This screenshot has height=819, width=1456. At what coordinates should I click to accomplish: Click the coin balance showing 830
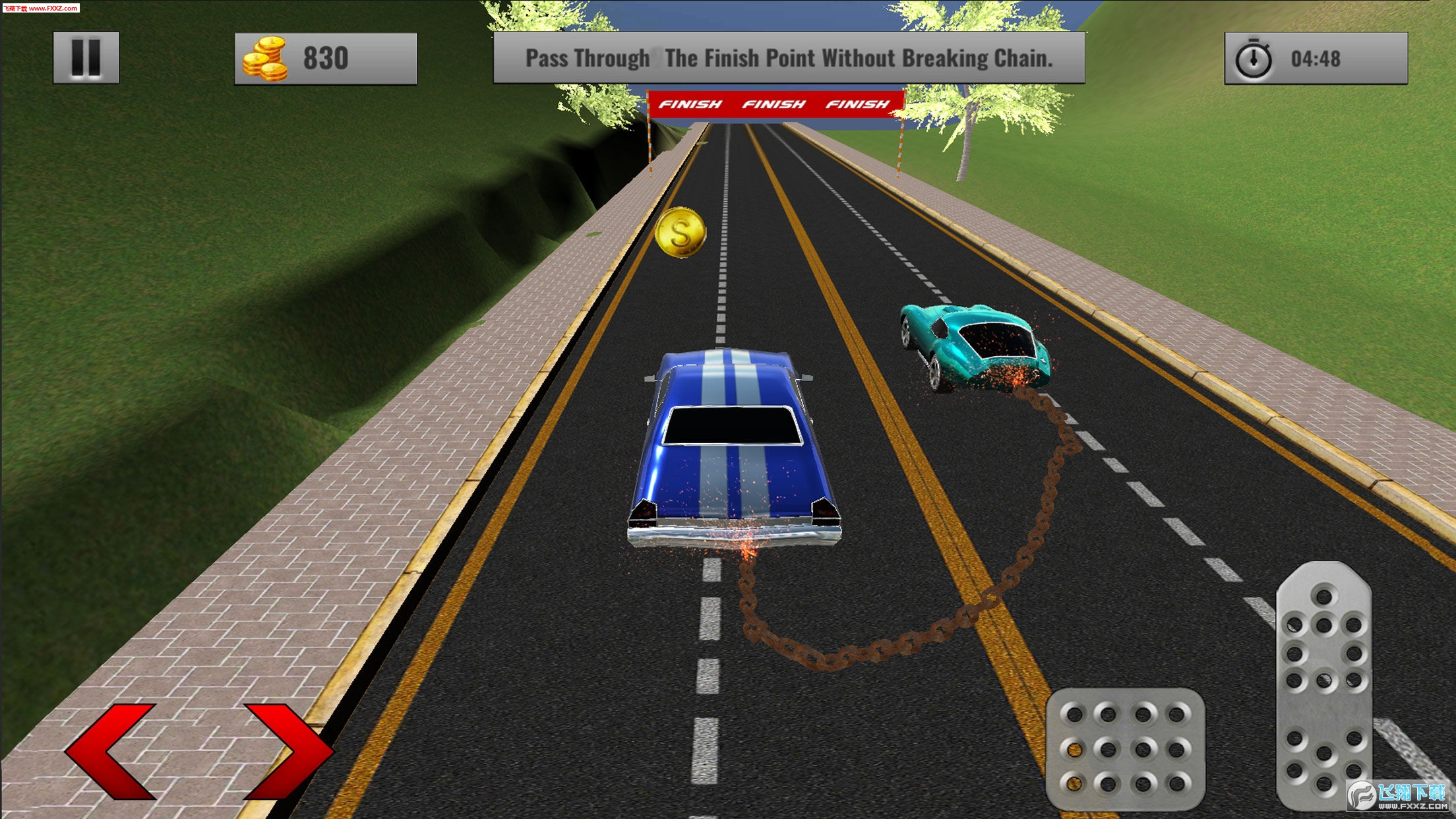click(x=325, y=58)
